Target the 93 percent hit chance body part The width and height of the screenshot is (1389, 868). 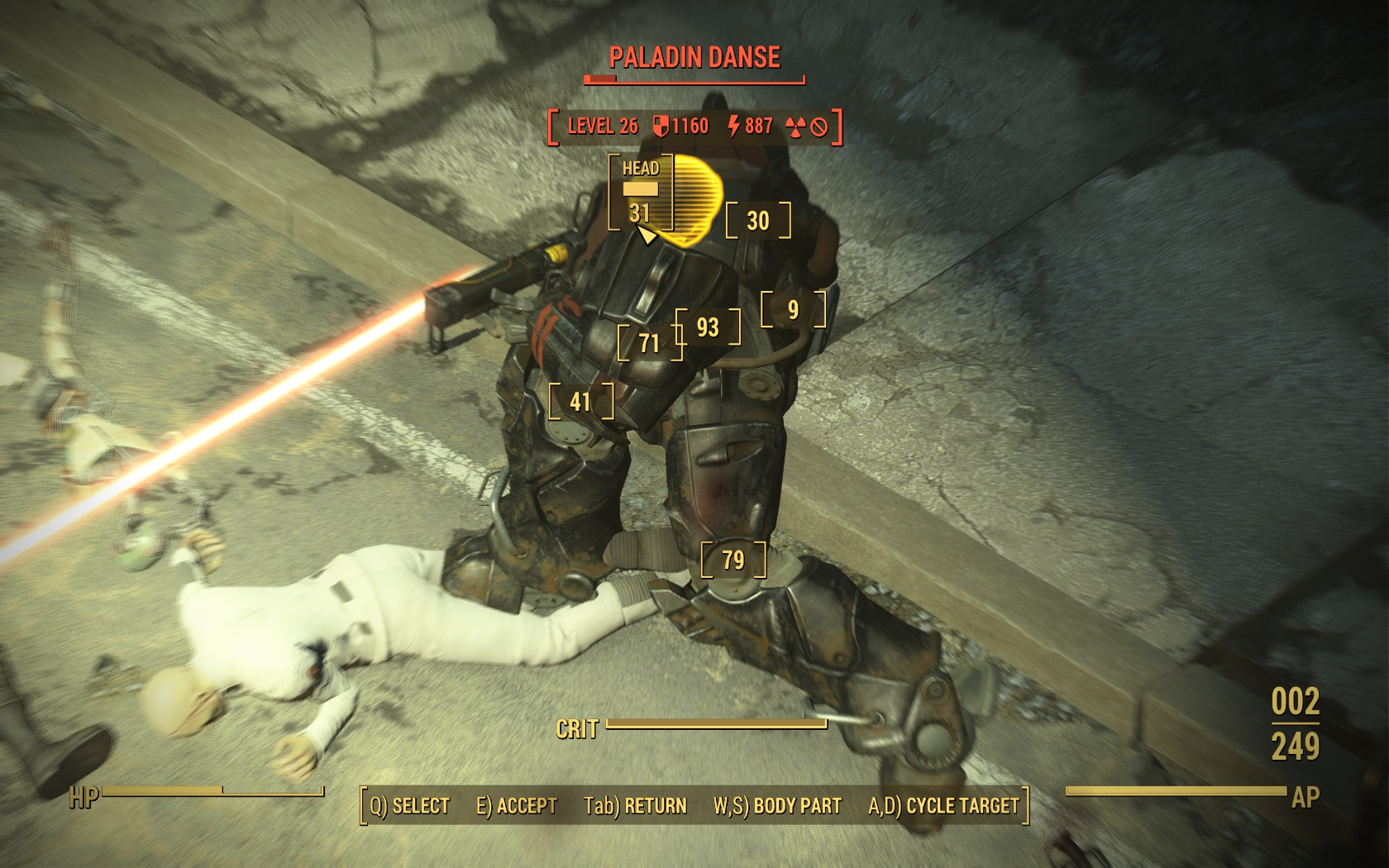[708, 327]
